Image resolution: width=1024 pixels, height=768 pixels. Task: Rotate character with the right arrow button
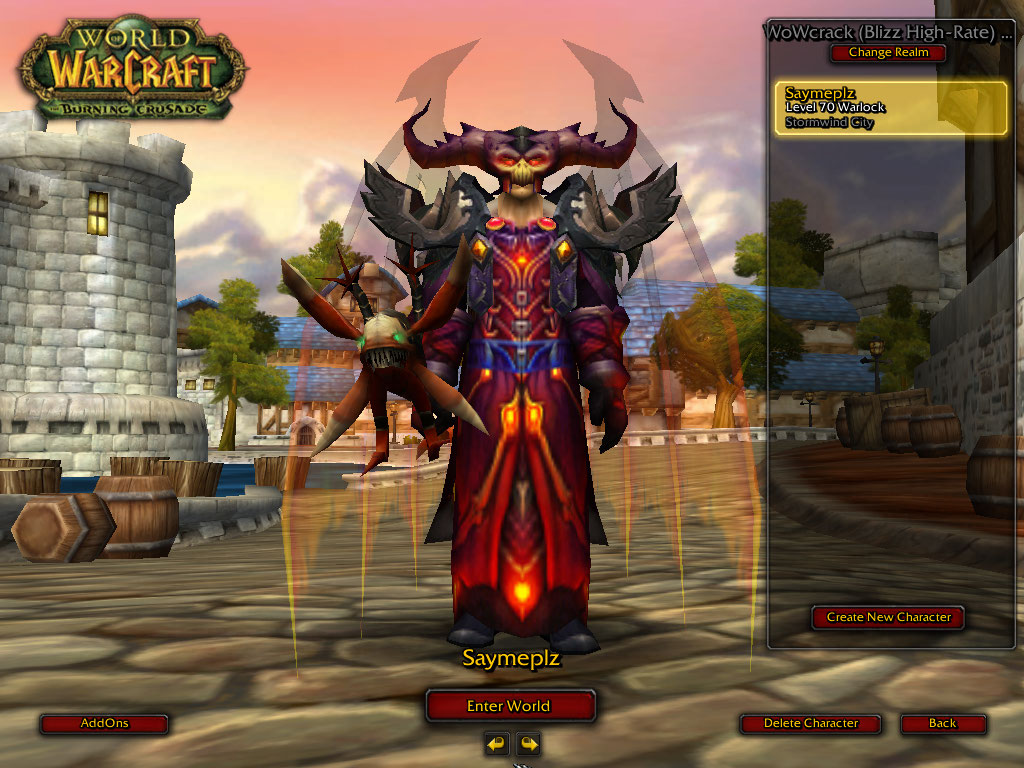coord(528,743)
